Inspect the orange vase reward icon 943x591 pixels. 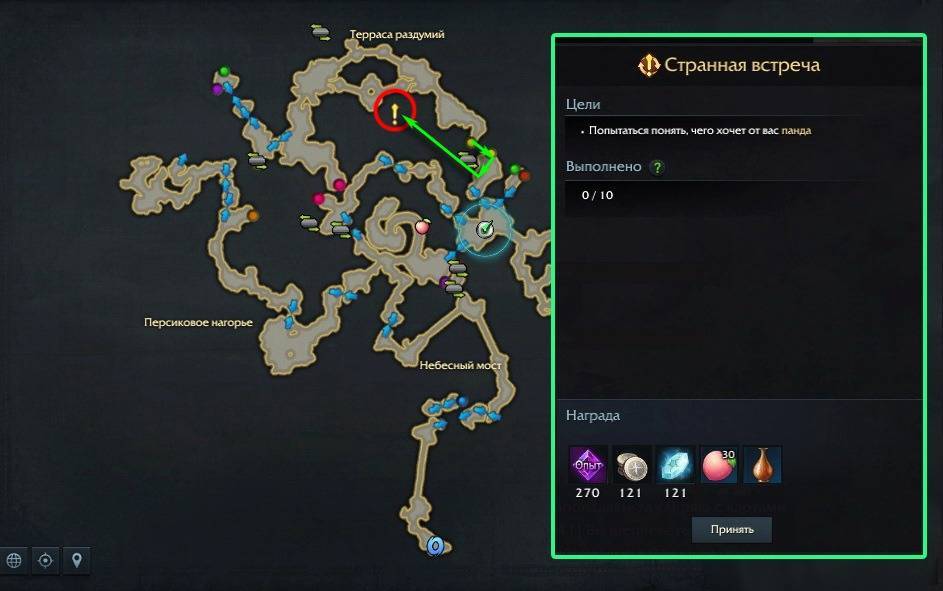click(763, 465)
